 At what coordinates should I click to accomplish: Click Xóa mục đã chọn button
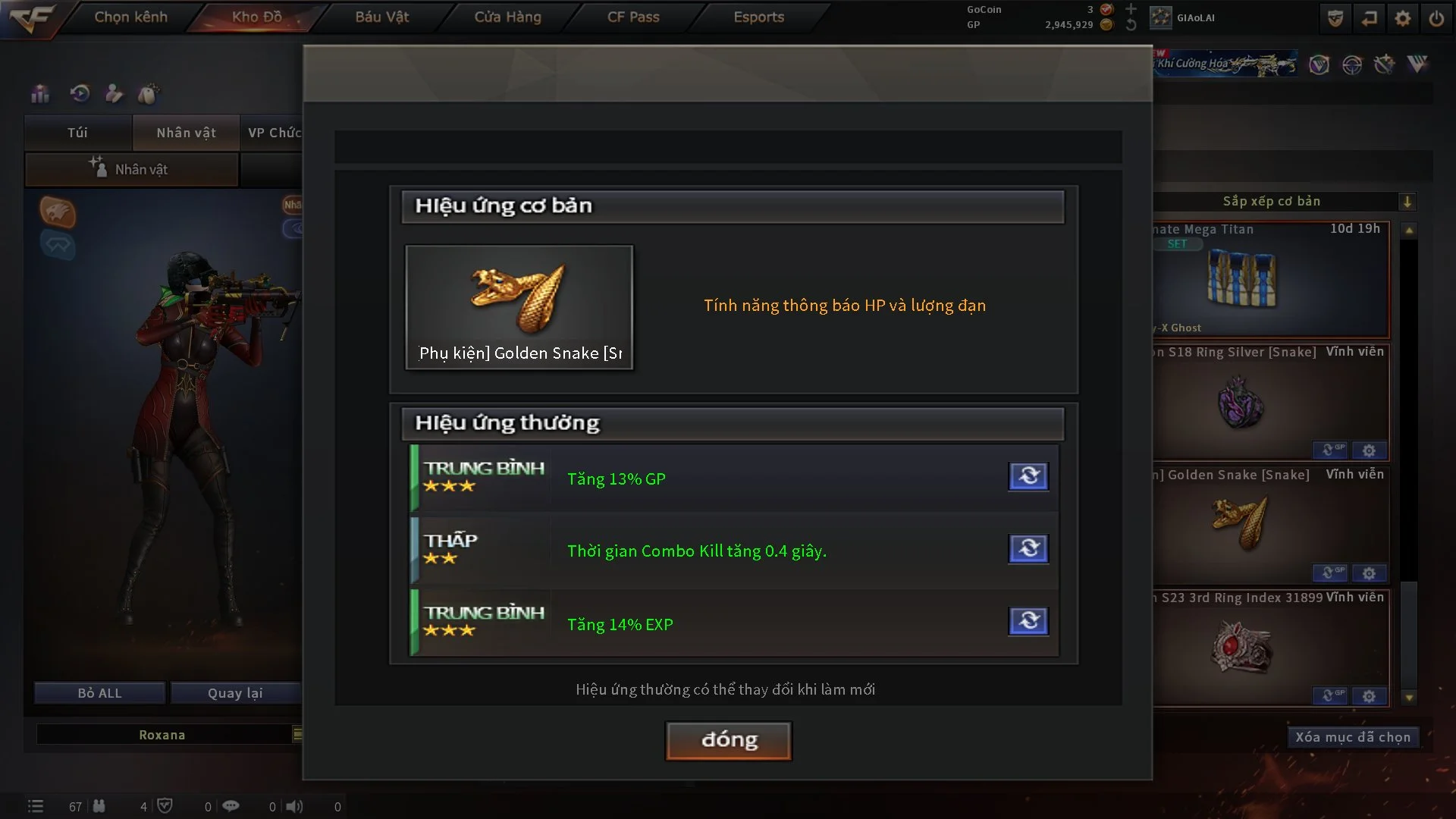click(1352, 737)
